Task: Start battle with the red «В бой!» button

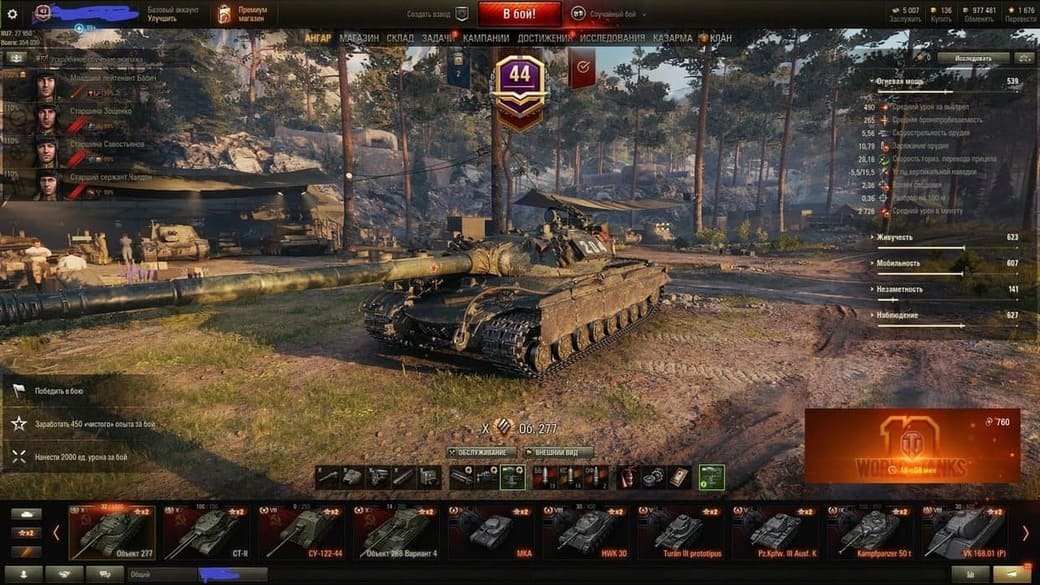Action: (519, 14)
